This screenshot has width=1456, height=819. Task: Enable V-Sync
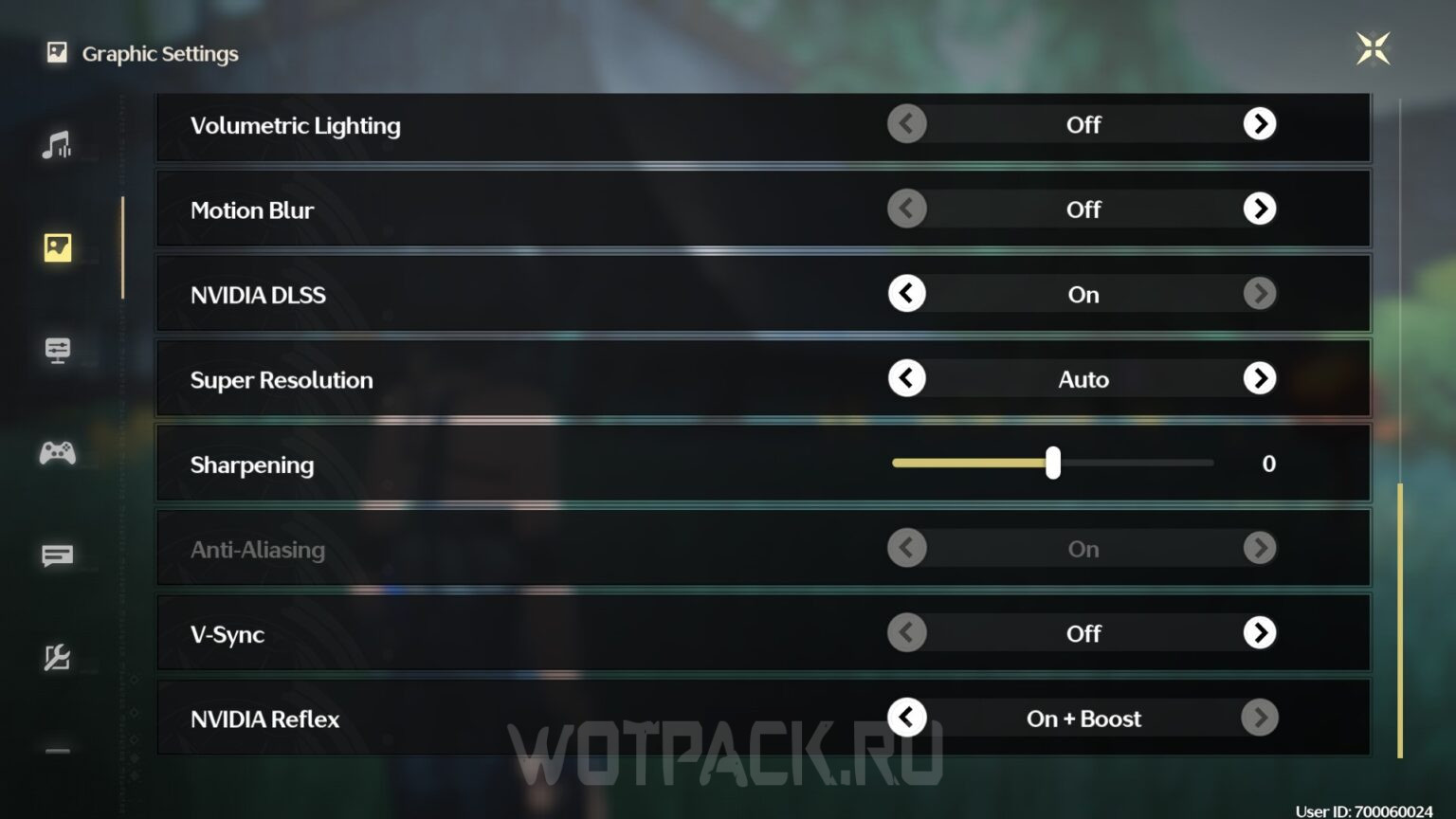[1260, 632]
